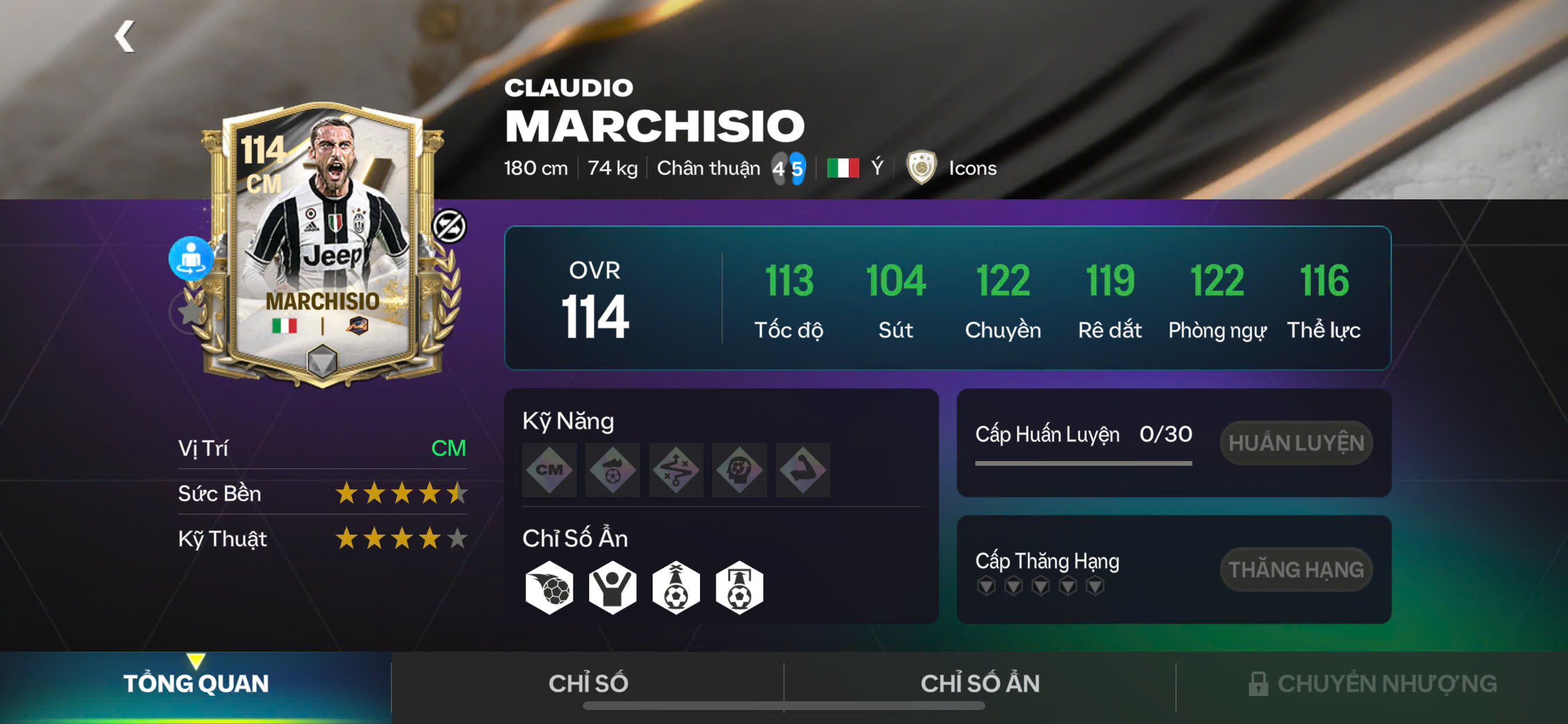1568x724 pixels.
Task: Select the CM skill diamond icon
Action: [549, 470]
